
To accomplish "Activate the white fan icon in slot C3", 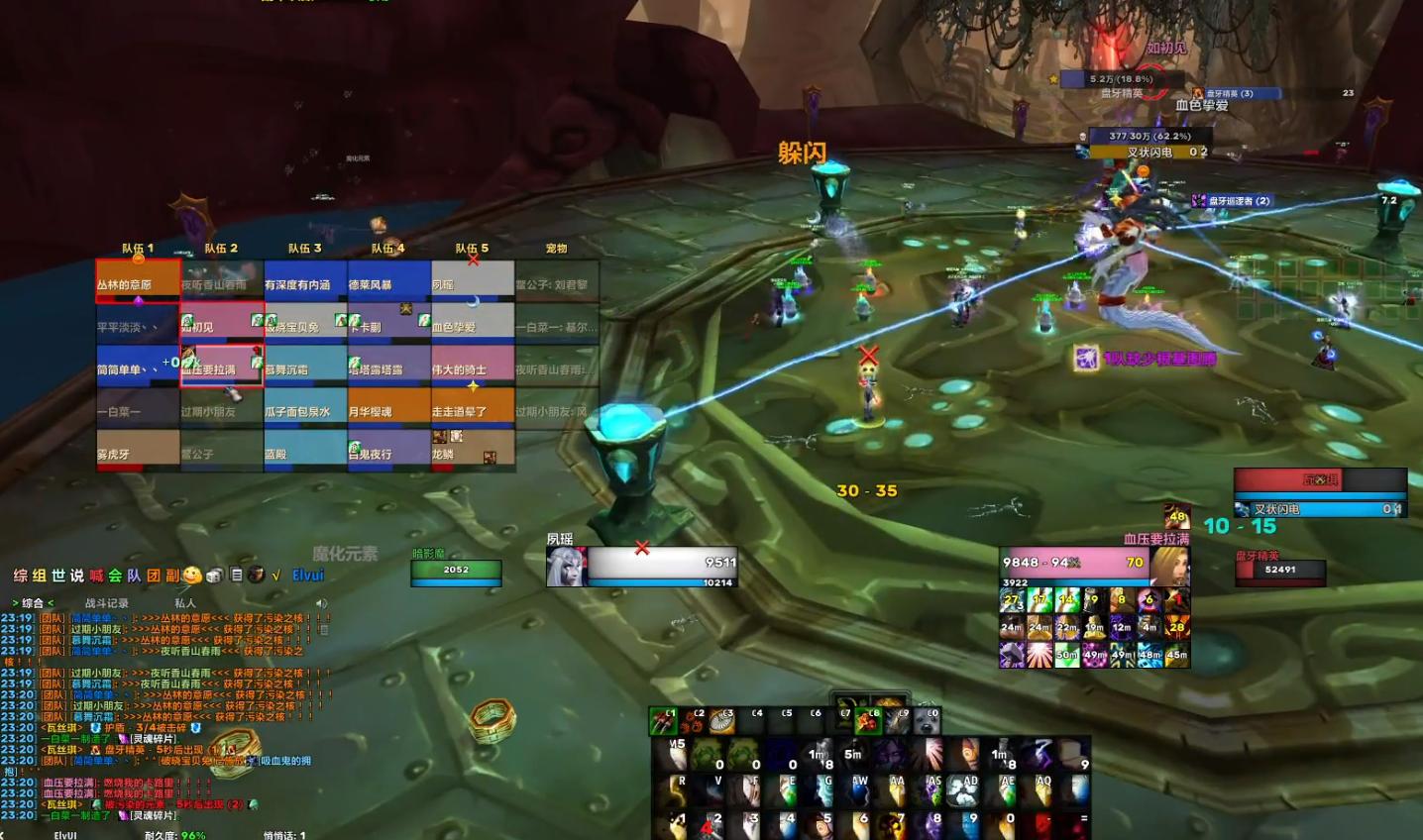I will point(722,721).
